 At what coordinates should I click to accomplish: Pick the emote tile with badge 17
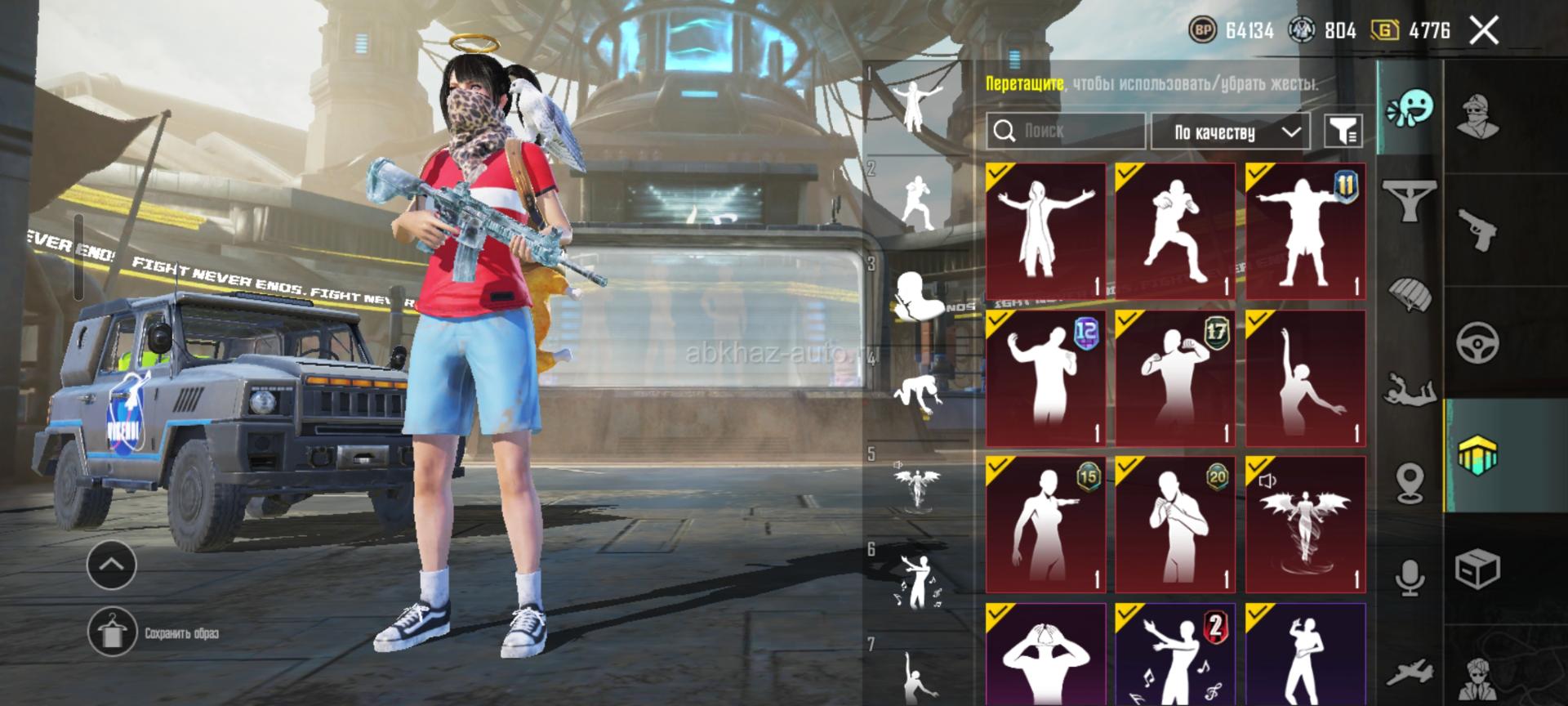coord(1175,378)
